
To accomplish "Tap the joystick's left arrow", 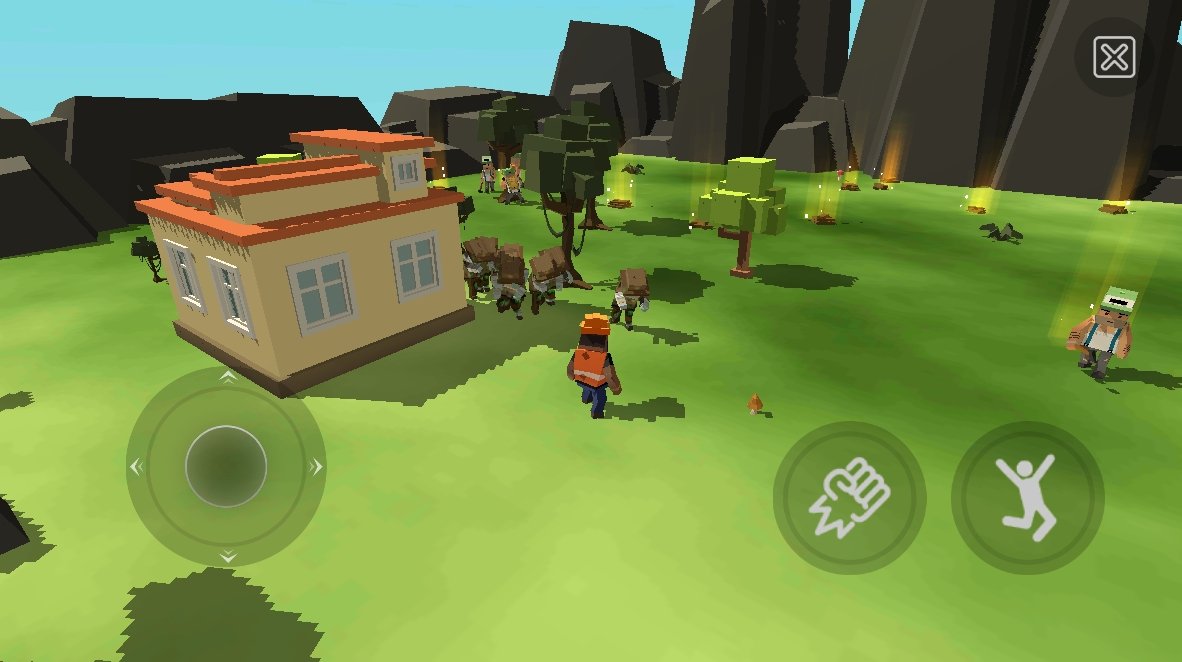I will (x=137, y=466).
